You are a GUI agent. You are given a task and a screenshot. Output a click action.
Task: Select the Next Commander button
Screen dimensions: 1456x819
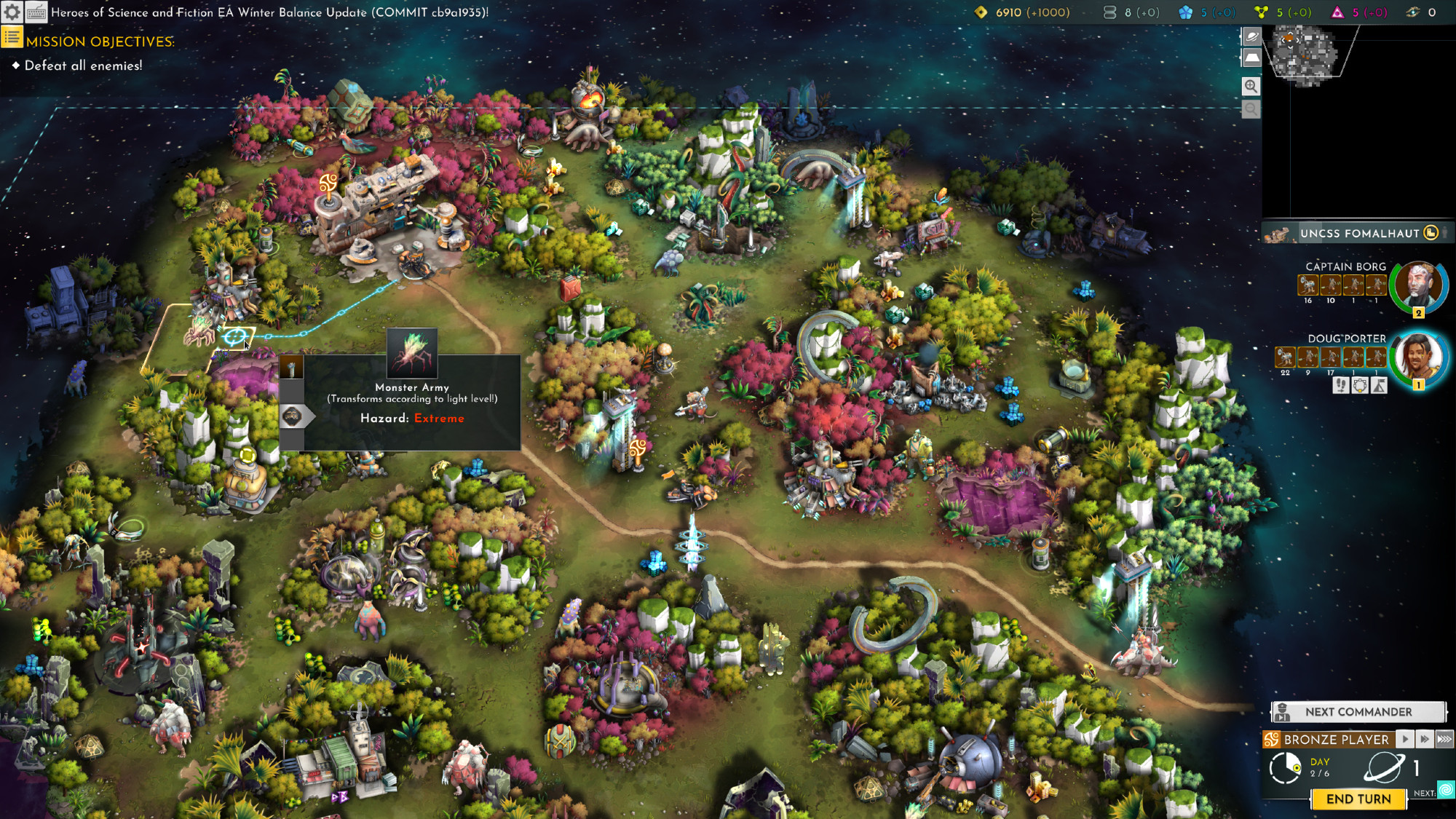[x=1358, y=711]
